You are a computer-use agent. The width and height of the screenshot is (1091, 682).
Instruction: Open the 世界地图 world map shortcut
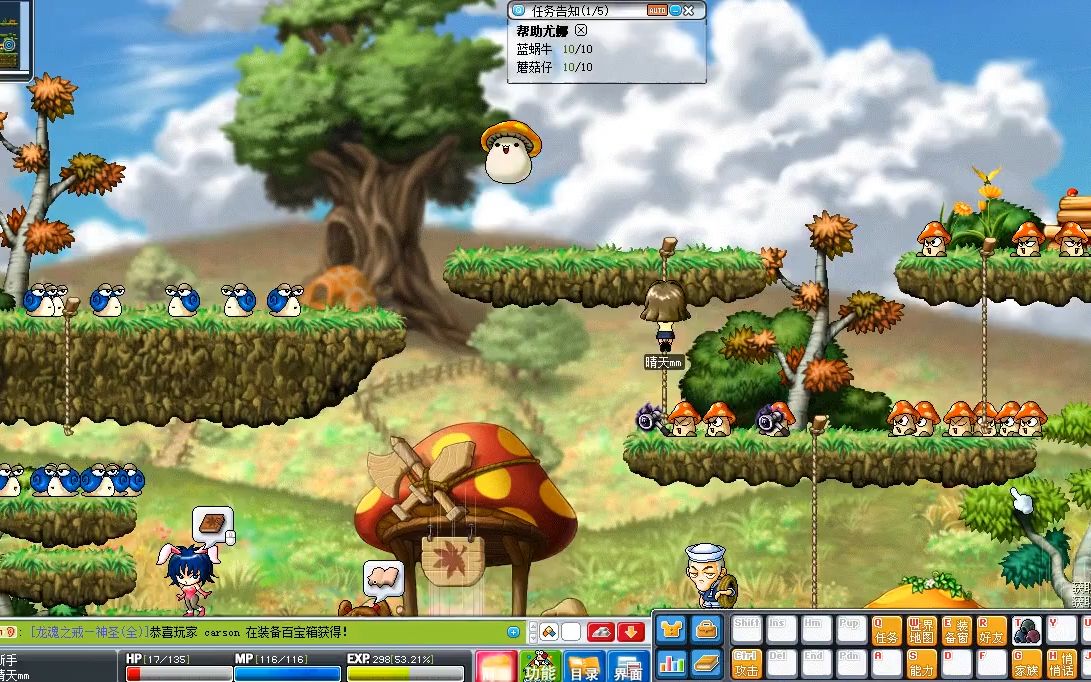(x=921, y=630)
